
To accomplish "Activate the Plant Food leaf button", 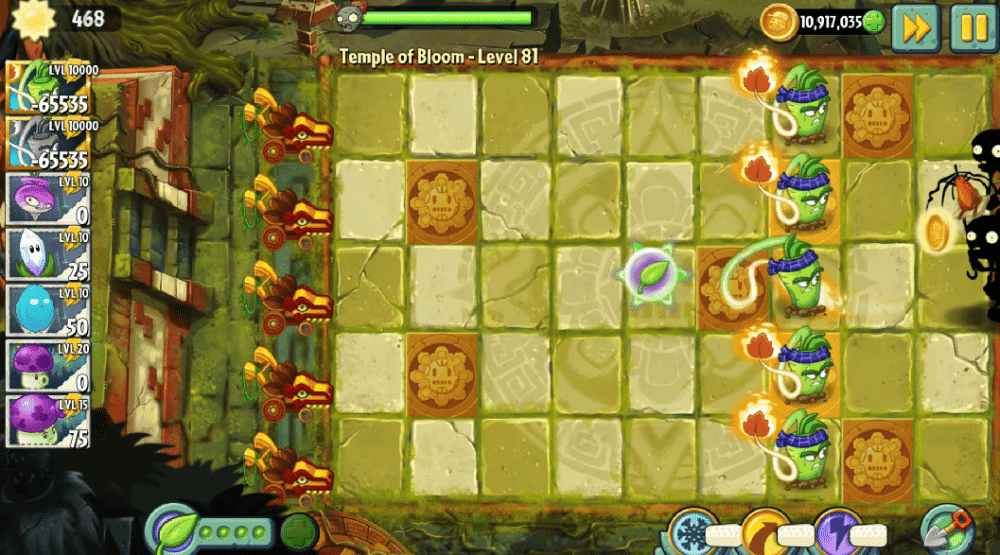I will pyautogui.click(x=172, y=528).
